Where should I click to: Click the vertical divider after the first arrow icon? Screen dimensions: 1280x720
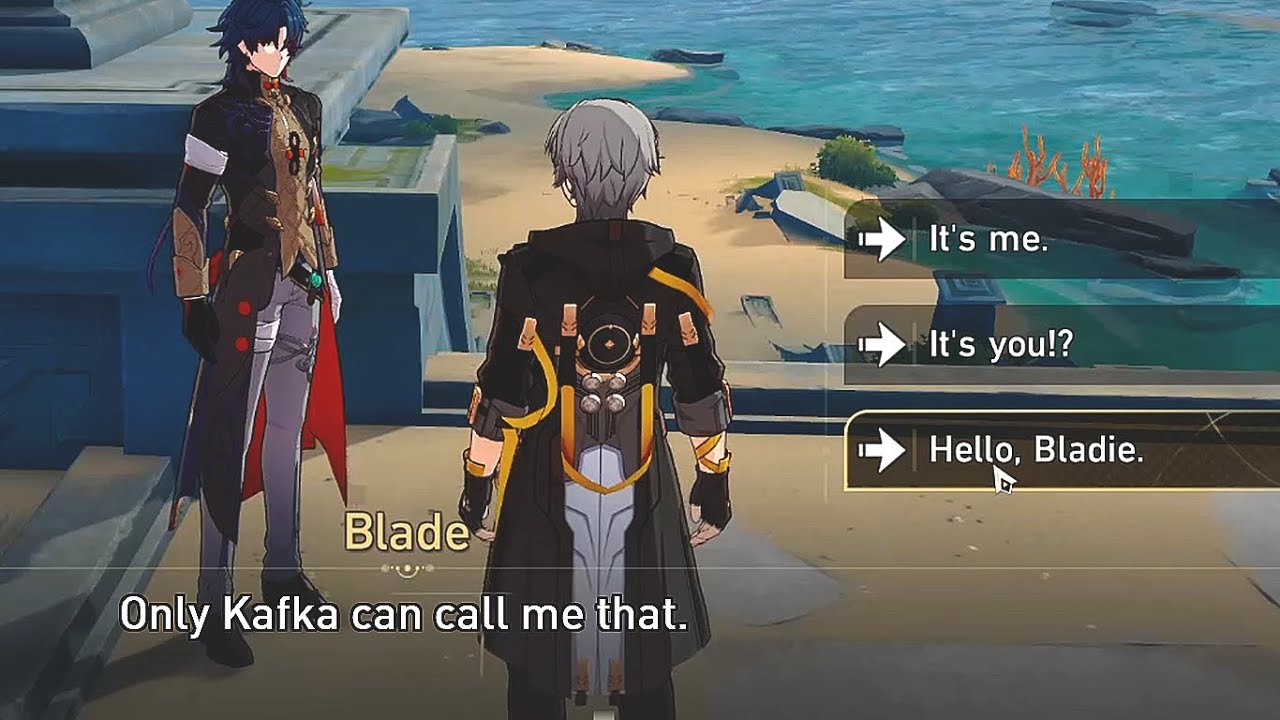912,240
